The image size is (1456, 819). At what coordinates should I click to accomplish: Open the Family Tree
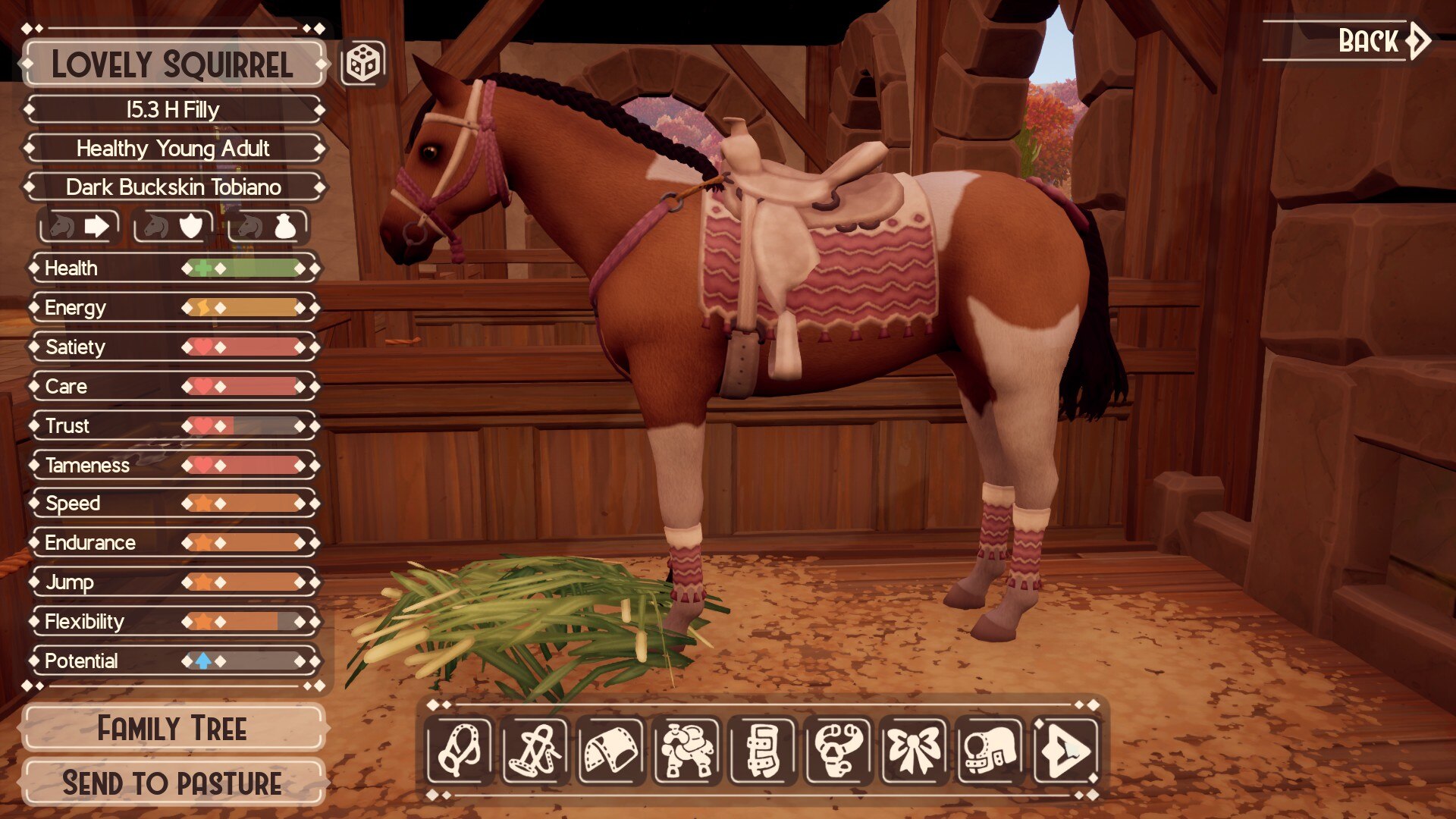(173, 729)
